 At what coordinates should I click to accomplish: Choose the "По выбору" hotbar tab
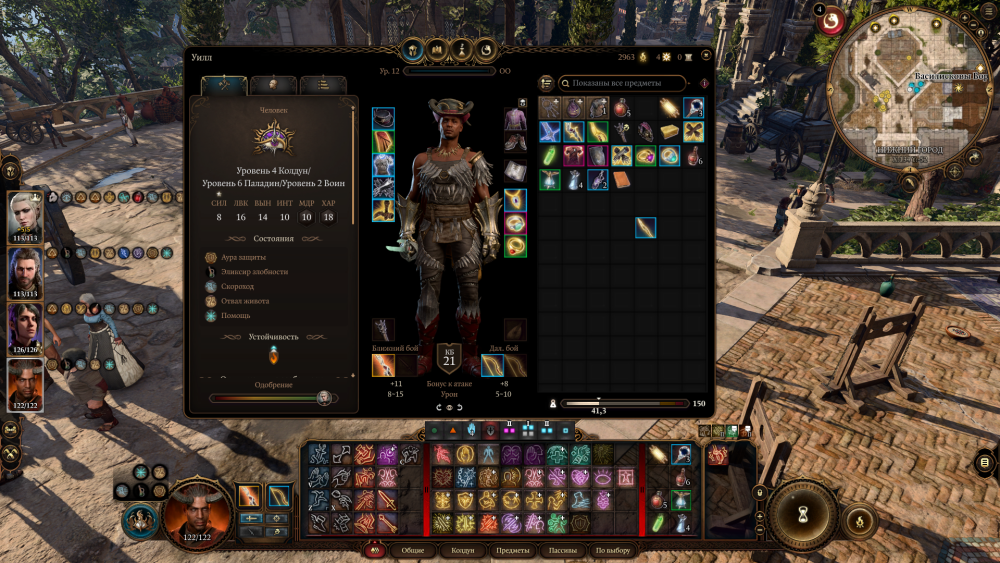[x=613, y=551]
